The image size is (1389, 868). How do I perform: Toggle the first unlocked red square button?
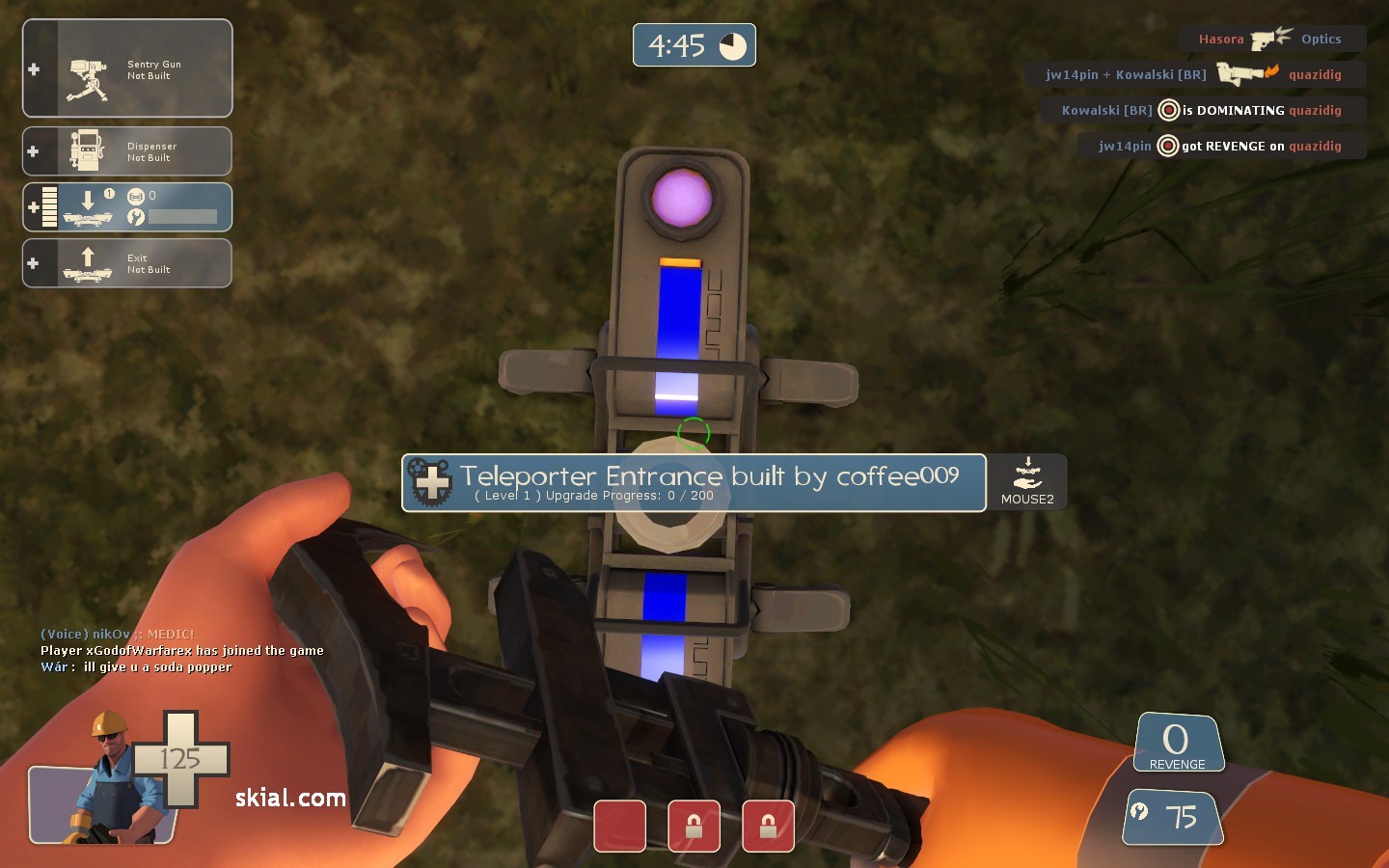point(619,827)
